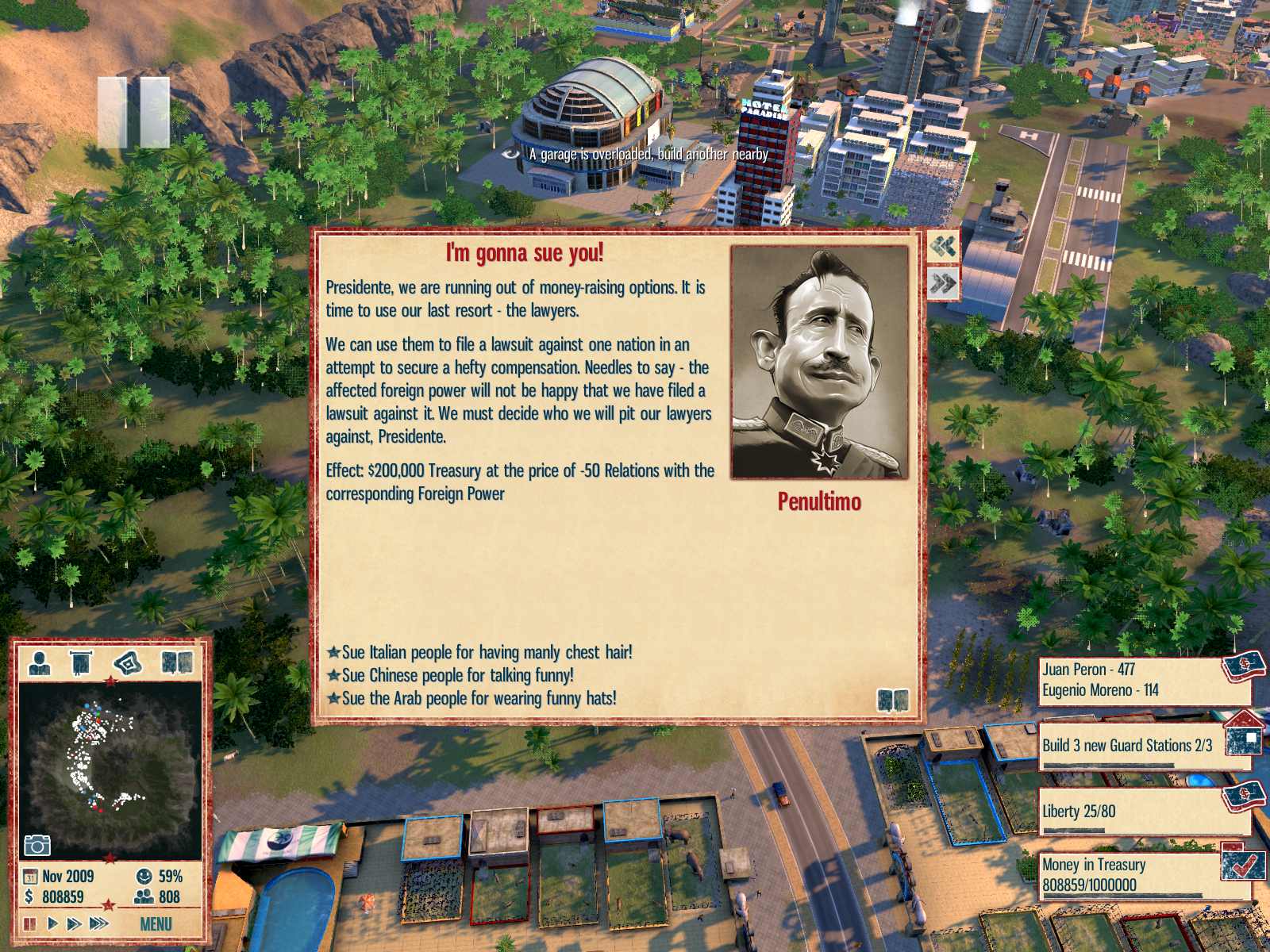Set game speed to triple fast-forward
Viewport: 1270px width, 952px height.
[x=99, y=923]
